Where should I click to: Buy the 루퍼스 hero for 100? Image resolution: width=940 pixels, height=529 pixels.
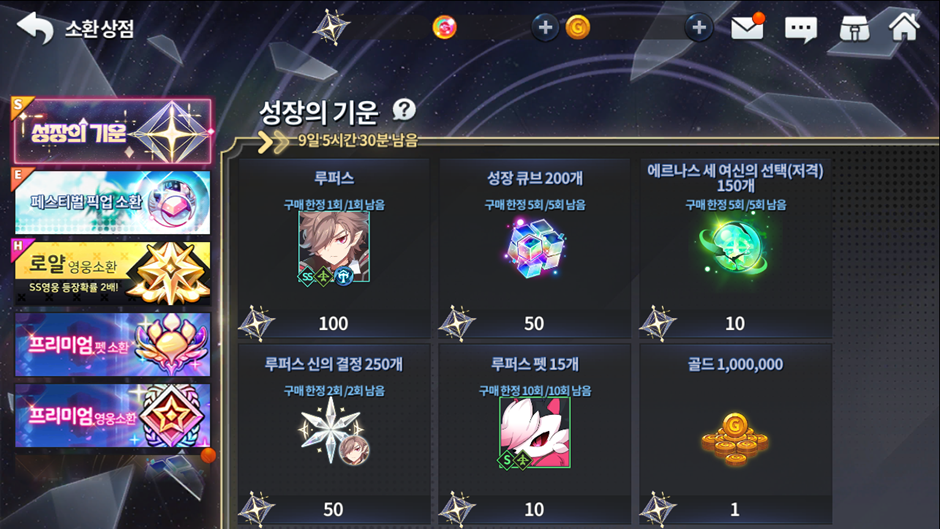[333, 248]
